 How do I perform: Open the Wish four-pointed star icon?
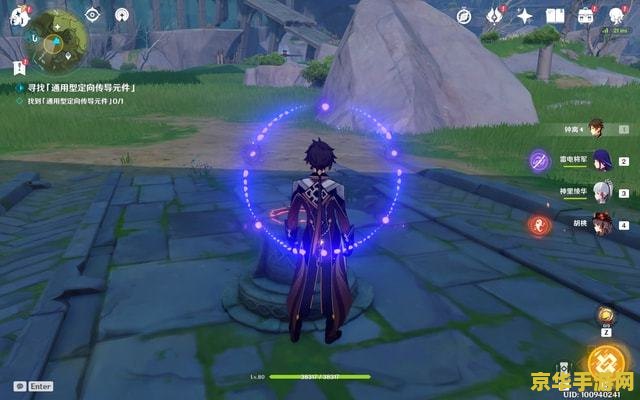tap(525, 15)
